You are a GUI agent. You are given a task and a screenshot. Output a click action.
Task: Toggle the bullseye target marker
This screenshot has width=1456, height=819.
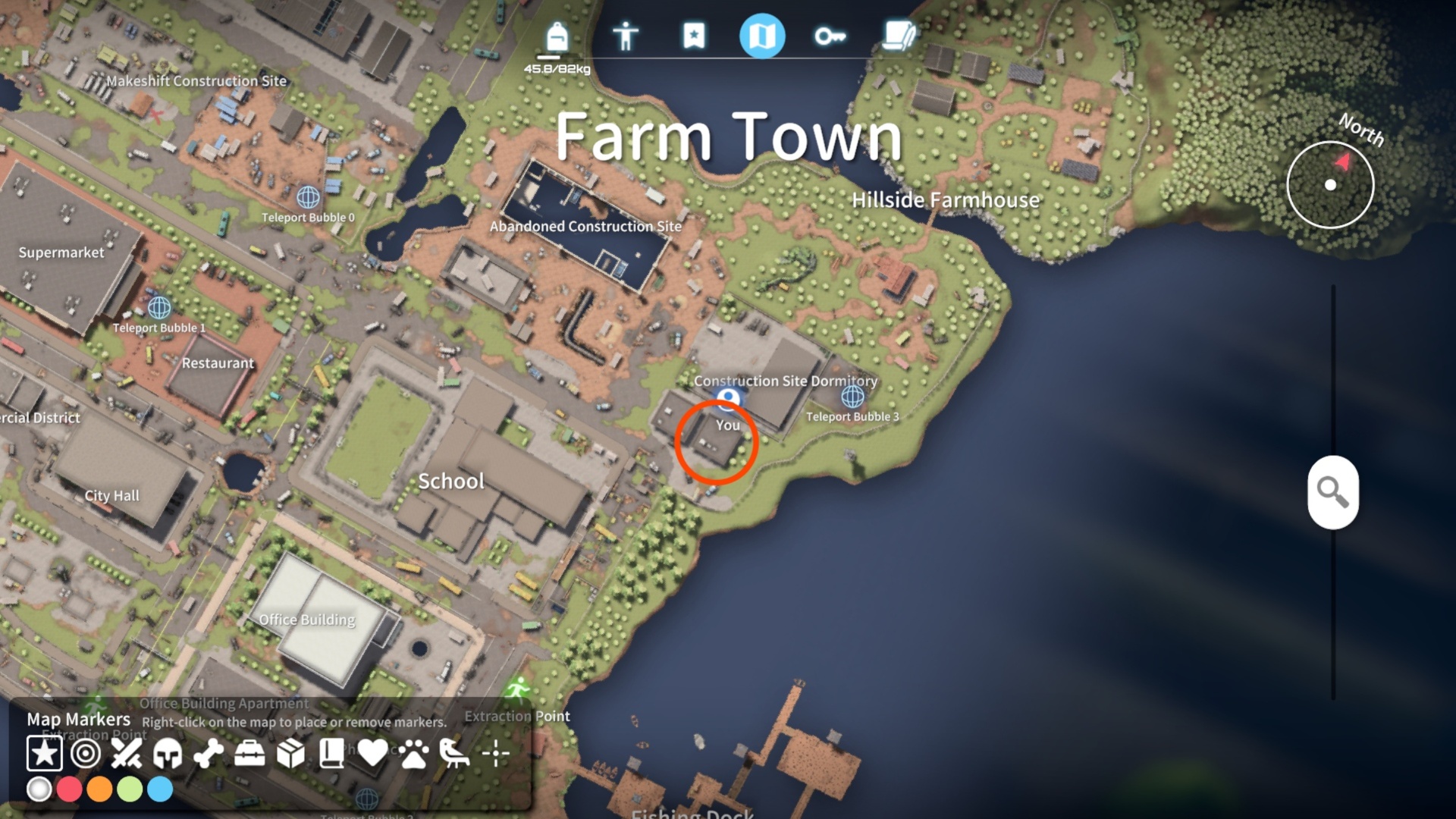click(86, 754)
